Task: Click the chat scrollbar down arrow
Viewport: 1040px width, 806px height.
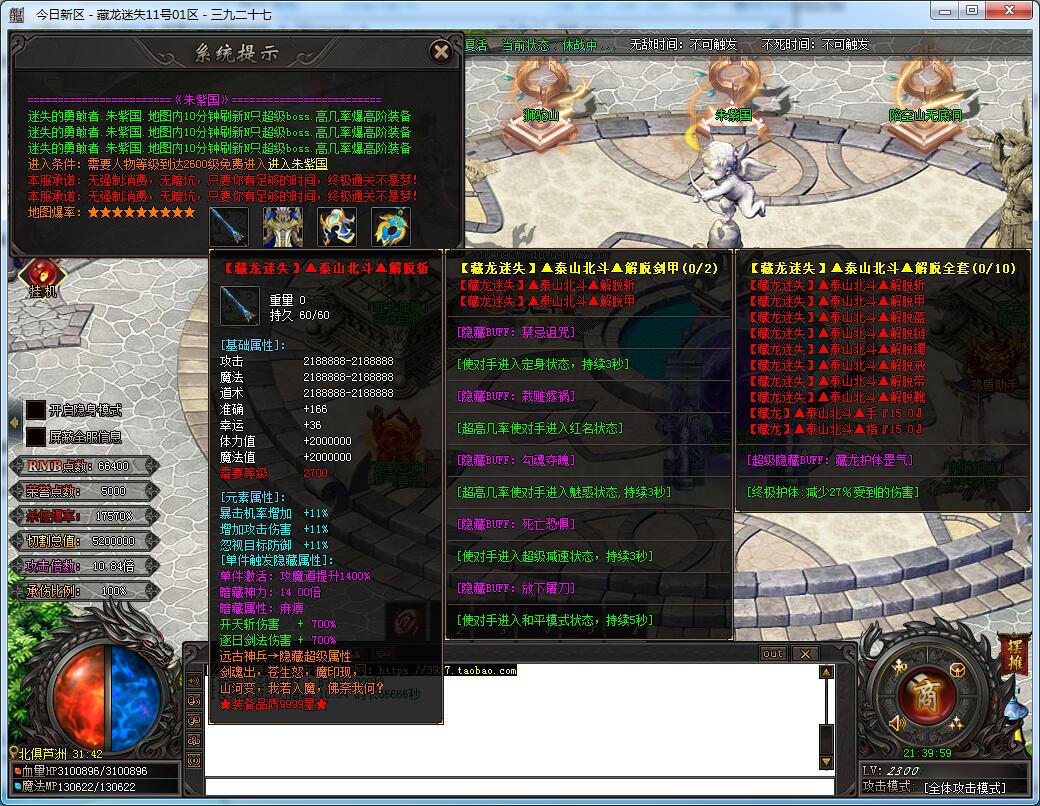Action: click(826, 763)
